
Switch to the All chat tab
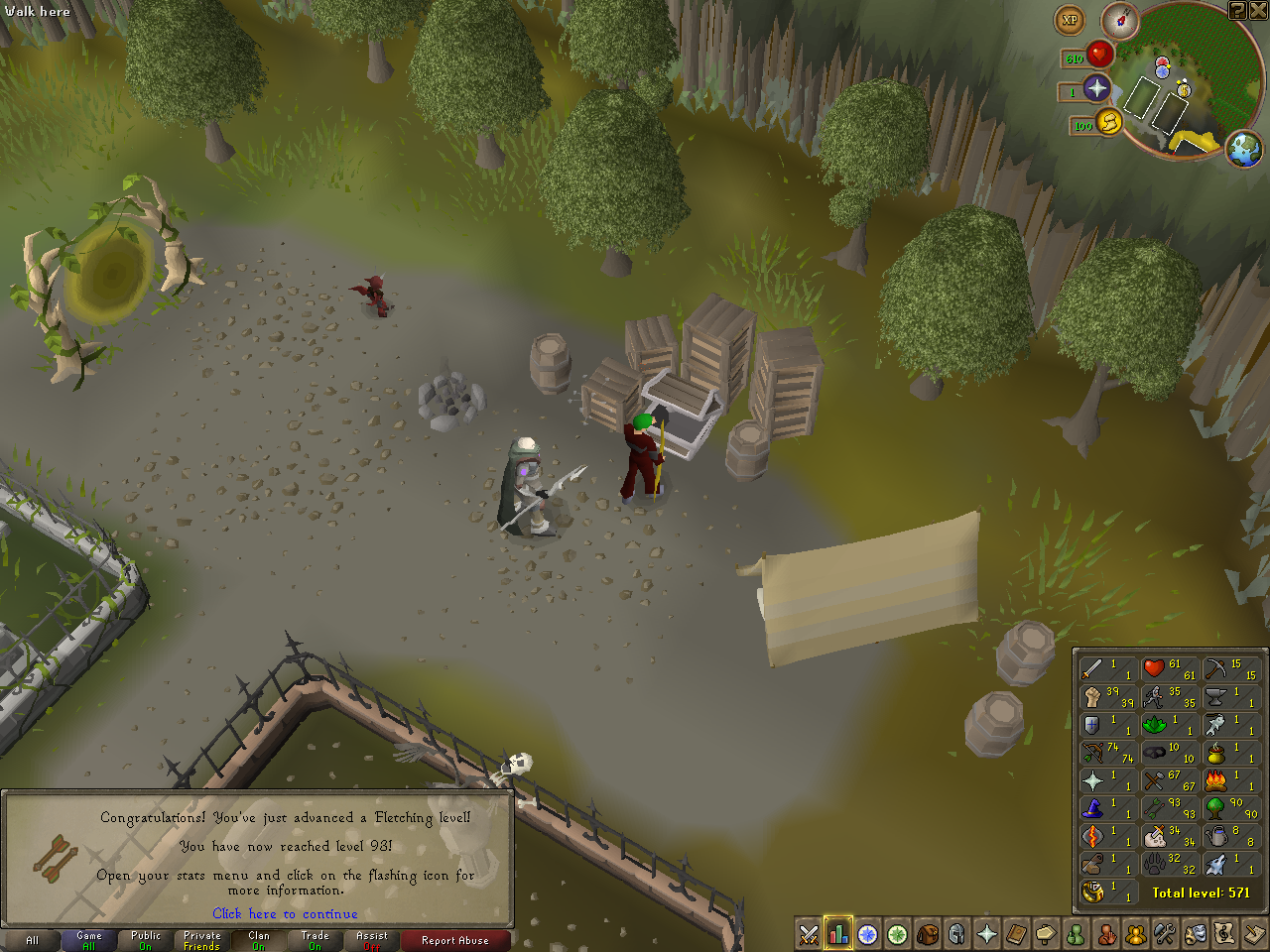pos(31,939)
